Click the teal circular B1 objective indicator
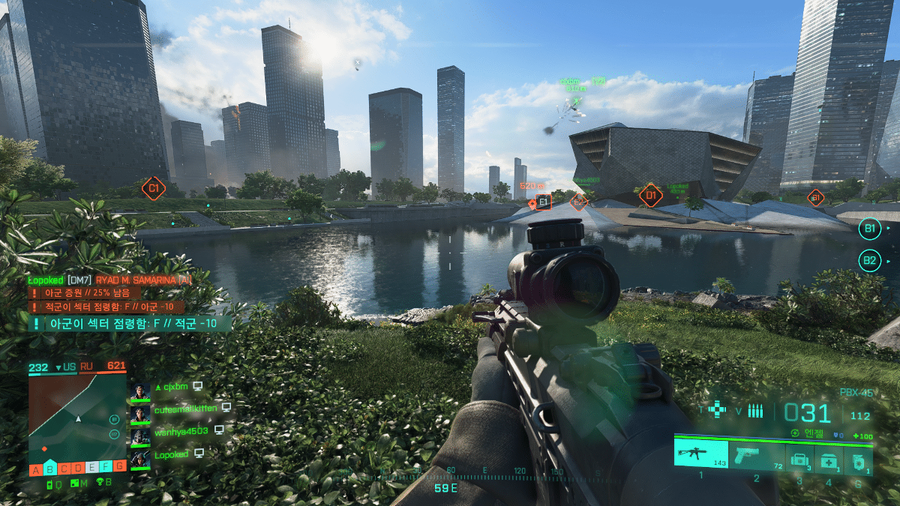 pyautogui.click(x=869, y=228)
